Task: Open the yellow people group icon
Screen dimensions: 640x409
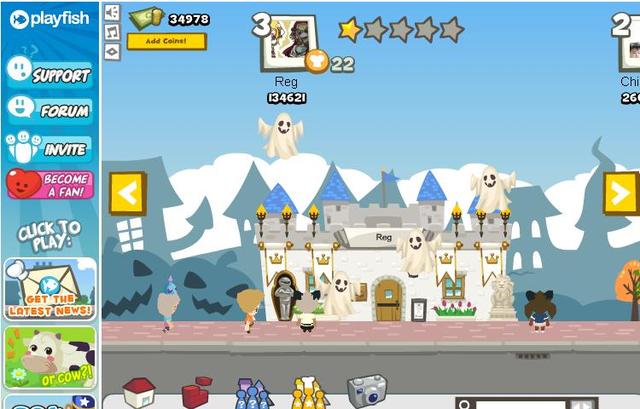Action: pyautogui.click(x=309, y=395)
